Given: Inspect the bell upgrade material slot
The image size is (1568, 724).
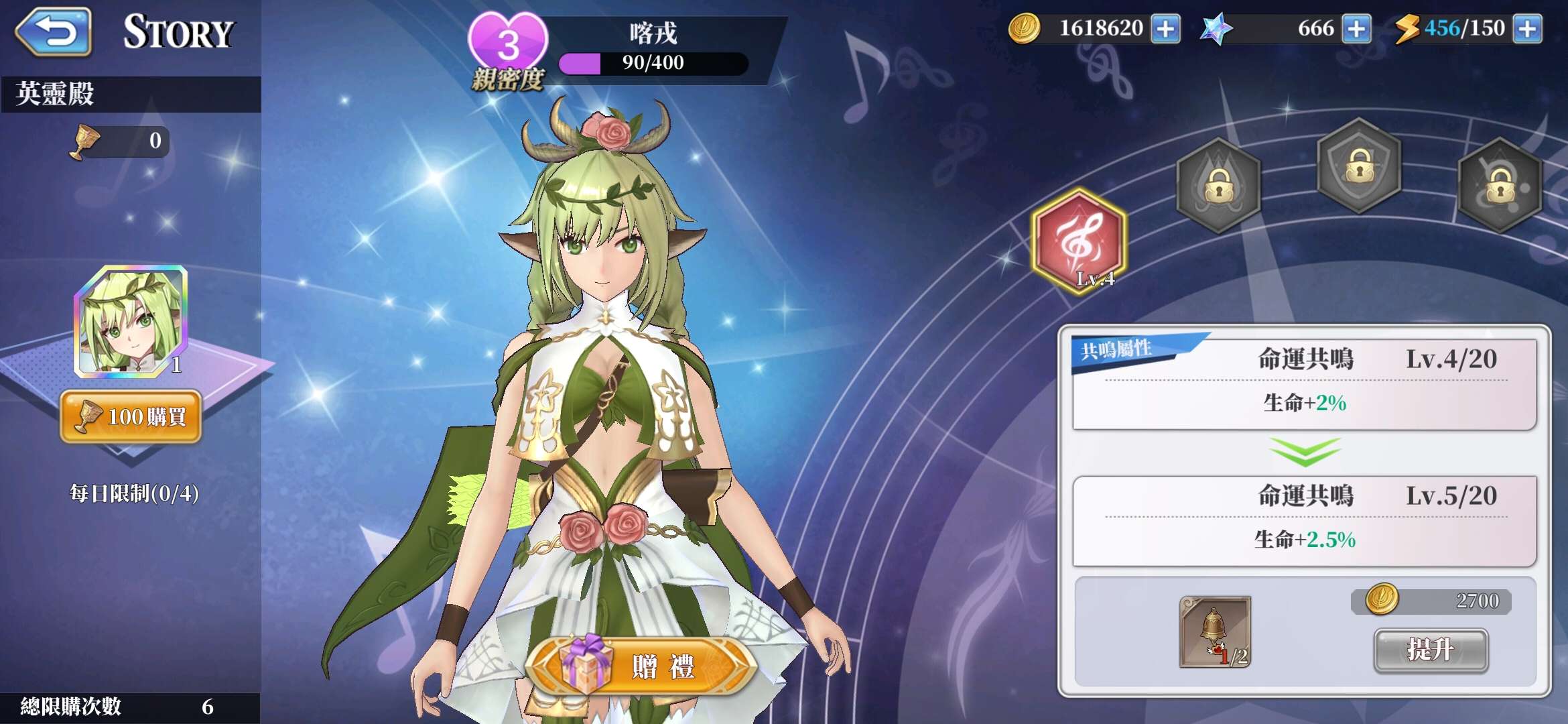Looking at the screenshot, I should (1215, 631).
